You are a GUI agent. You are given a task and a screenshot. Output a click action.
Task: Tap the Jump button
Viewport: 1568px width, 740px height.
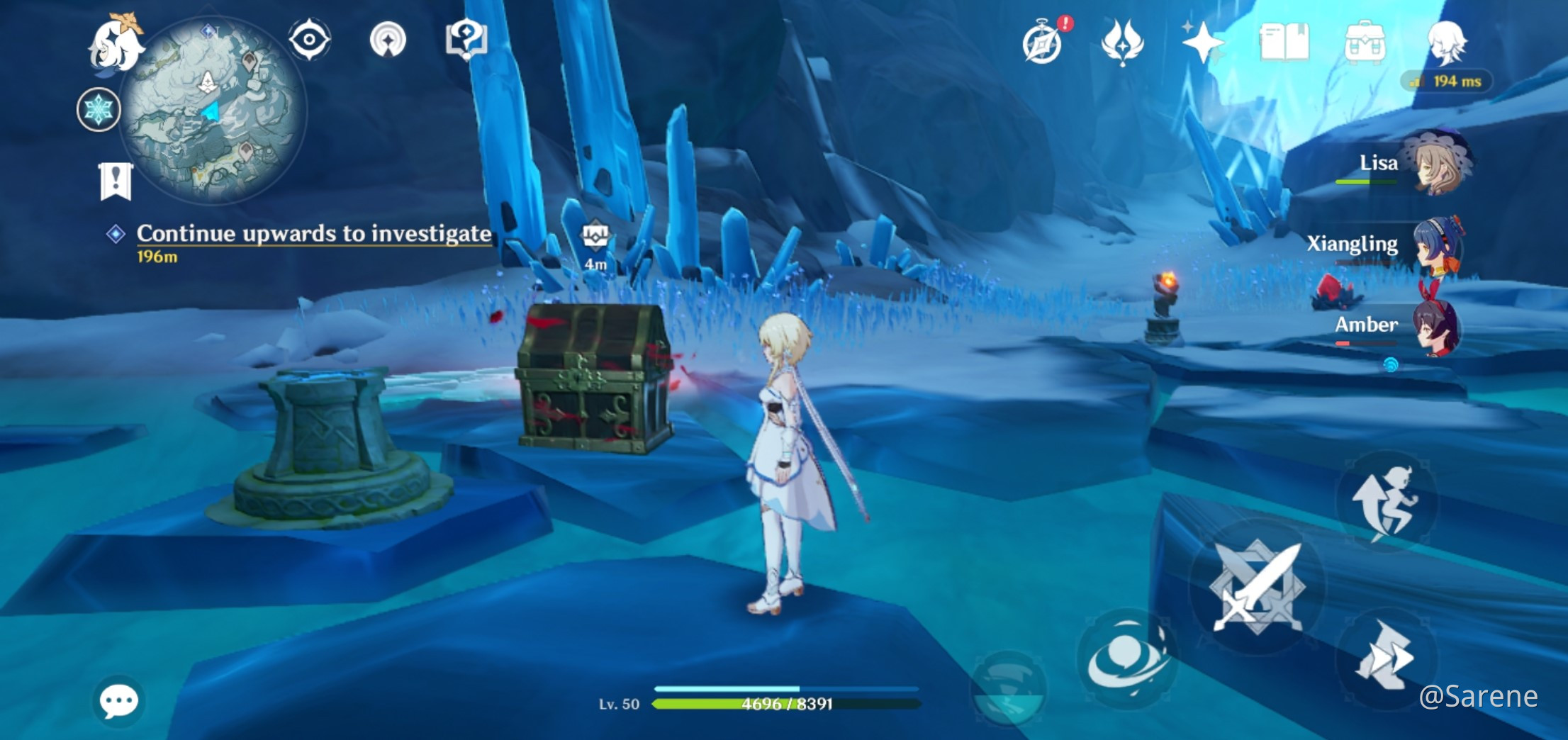tap(1386, 502)
